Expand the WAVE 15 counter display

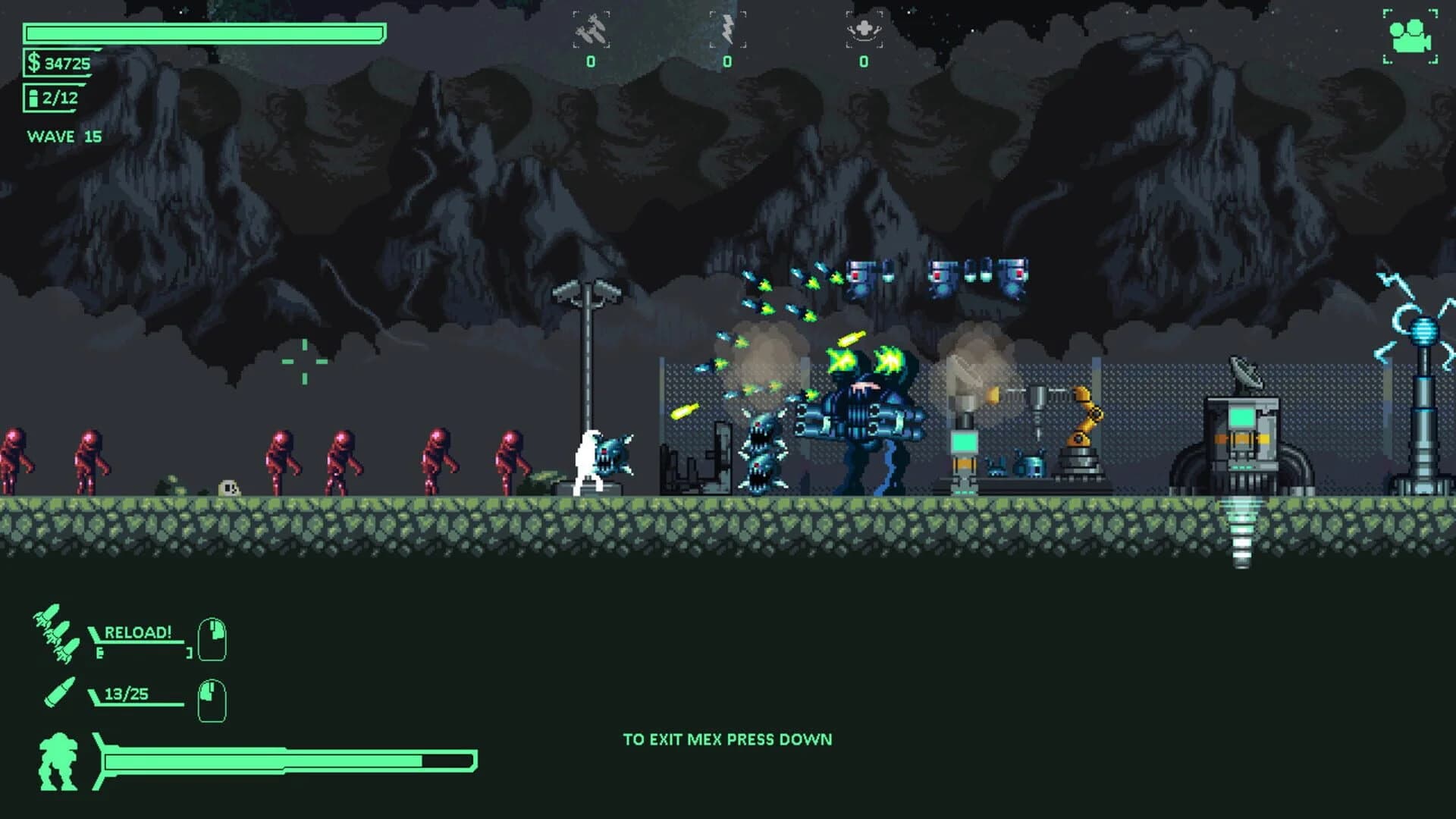click(x=64, y=136)
